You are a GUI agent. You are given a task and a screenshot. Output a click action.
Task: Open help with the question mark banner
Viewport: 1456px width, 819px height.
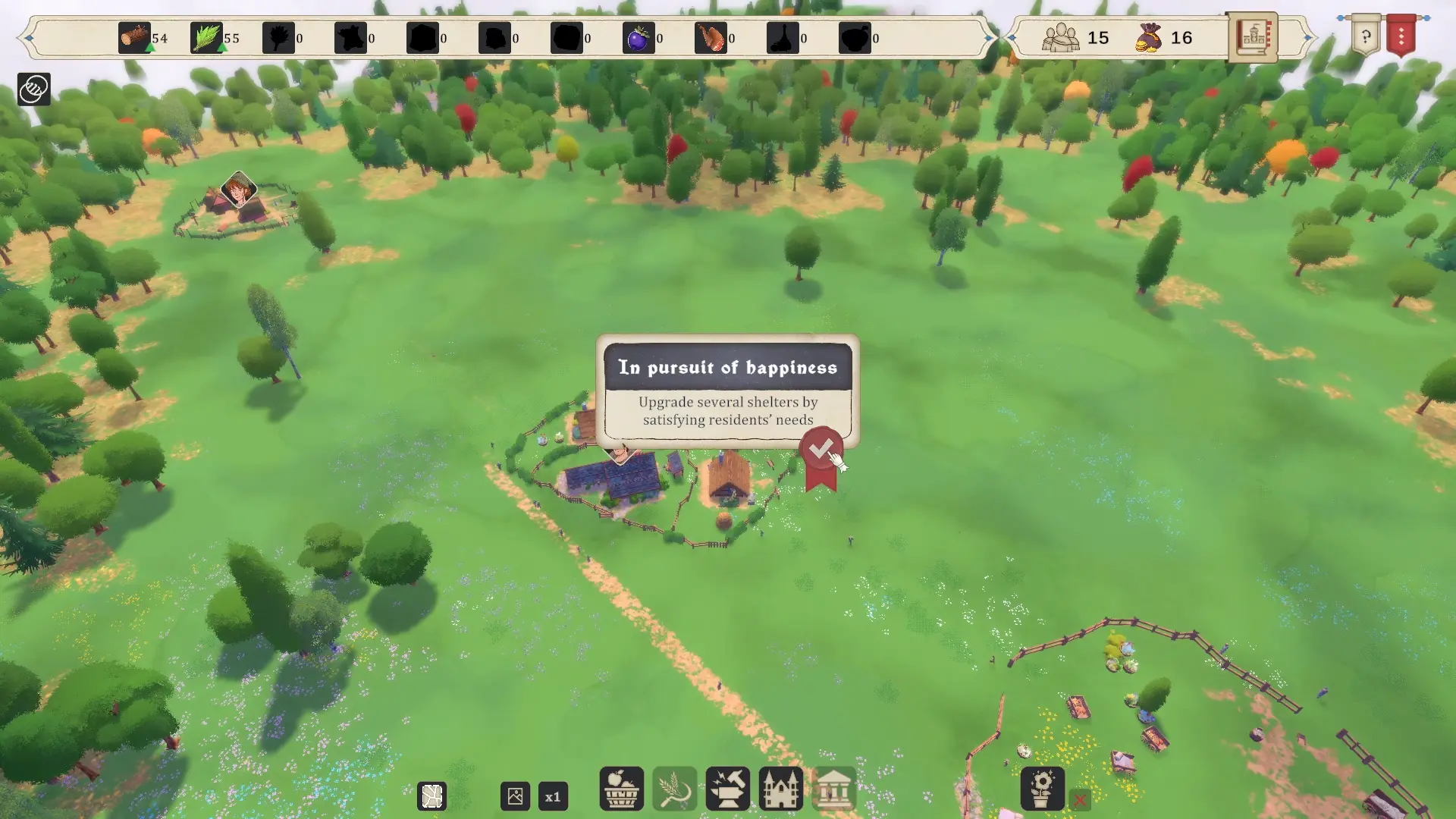(1365, 36)
